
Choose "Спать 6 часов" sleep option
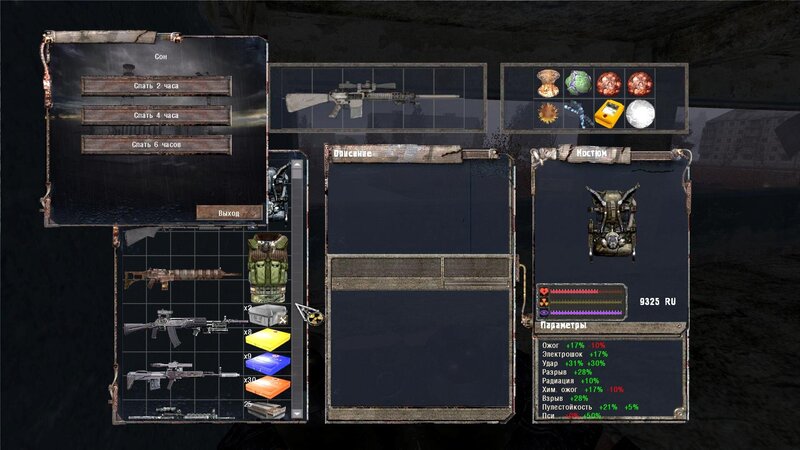point(156,145)
